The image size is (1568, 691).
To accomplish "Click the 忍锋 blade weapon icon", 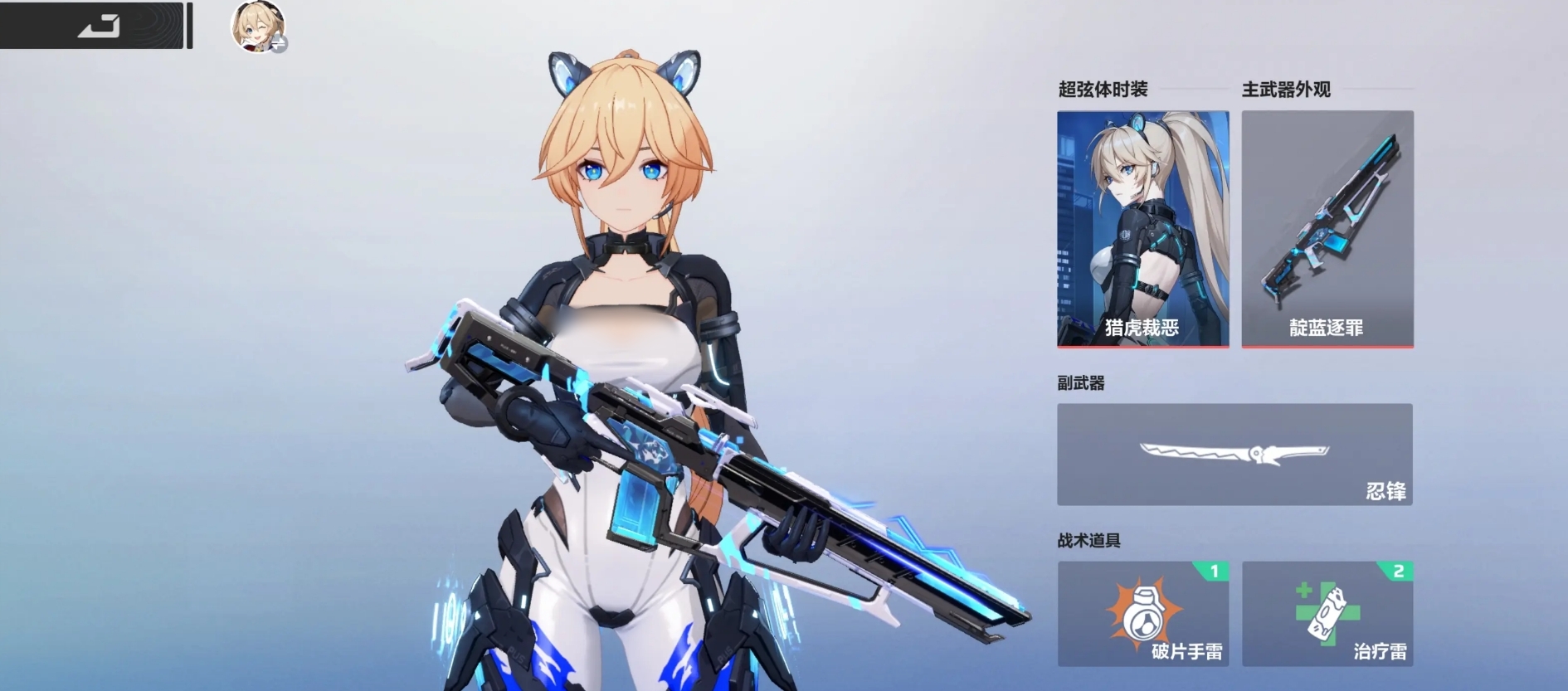I will (1234, 455).
